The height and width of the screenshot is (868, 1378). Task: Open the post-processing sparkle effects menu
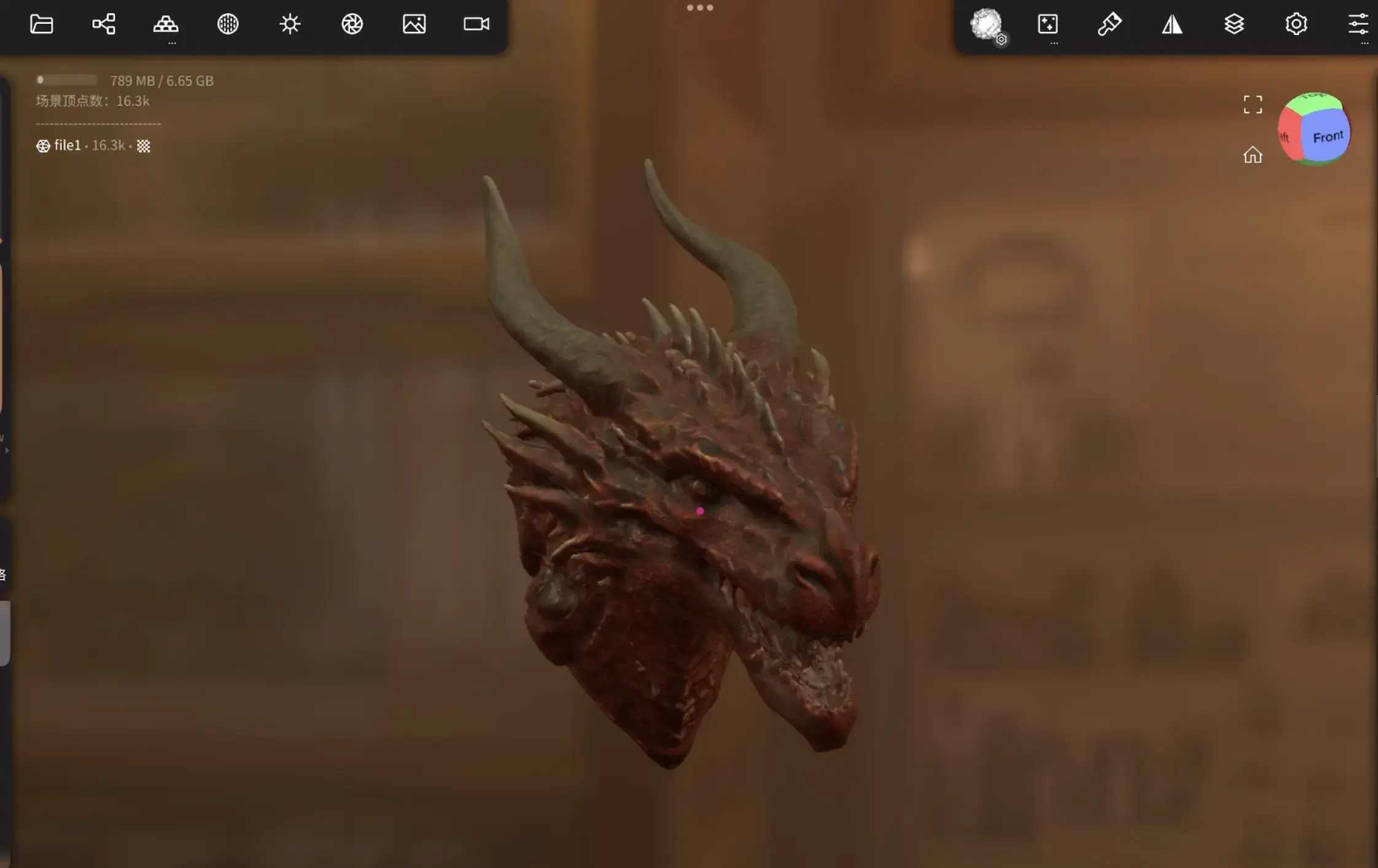[1048, 24]
